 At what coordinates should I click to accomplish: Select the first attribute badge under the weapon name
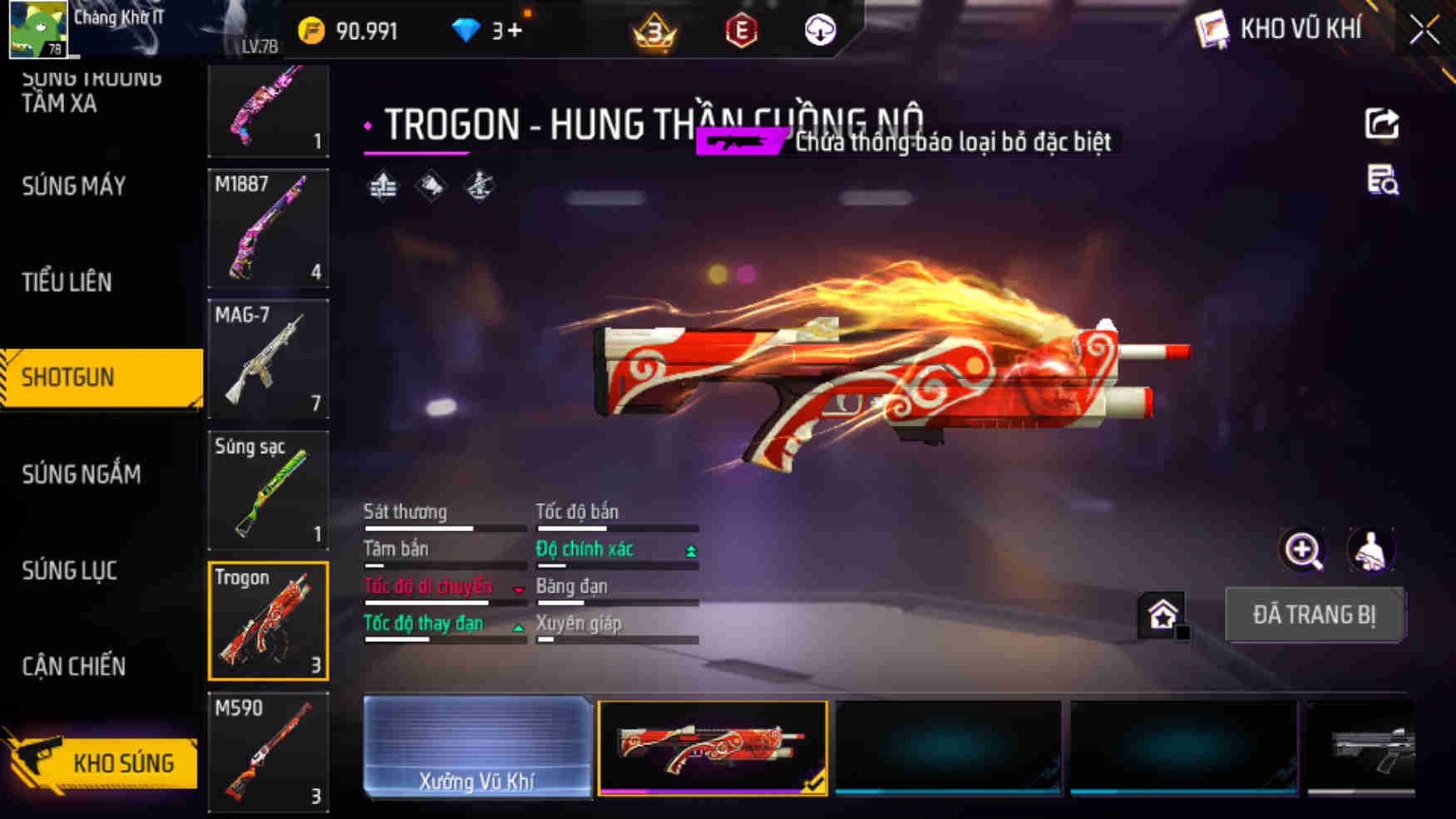point(383,185)
